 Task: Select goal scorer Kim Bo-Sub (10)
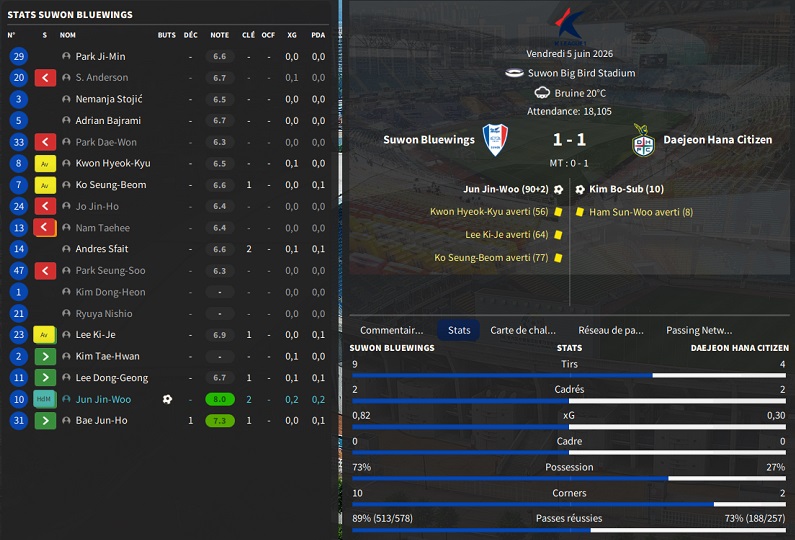[627, 189]
